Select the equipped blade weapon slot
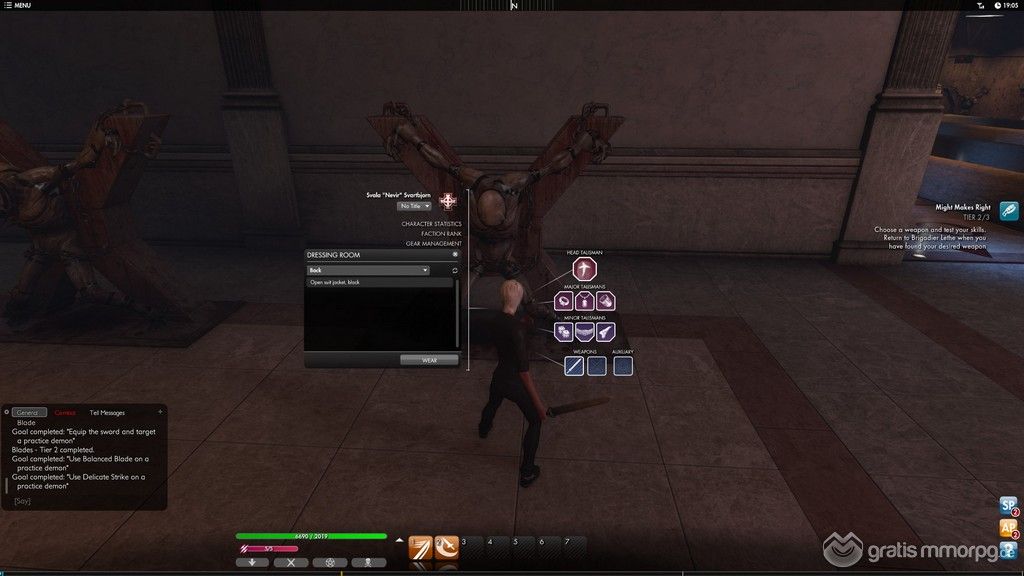The height and width of the screenshot is (576, 1024). coord(573,366)
